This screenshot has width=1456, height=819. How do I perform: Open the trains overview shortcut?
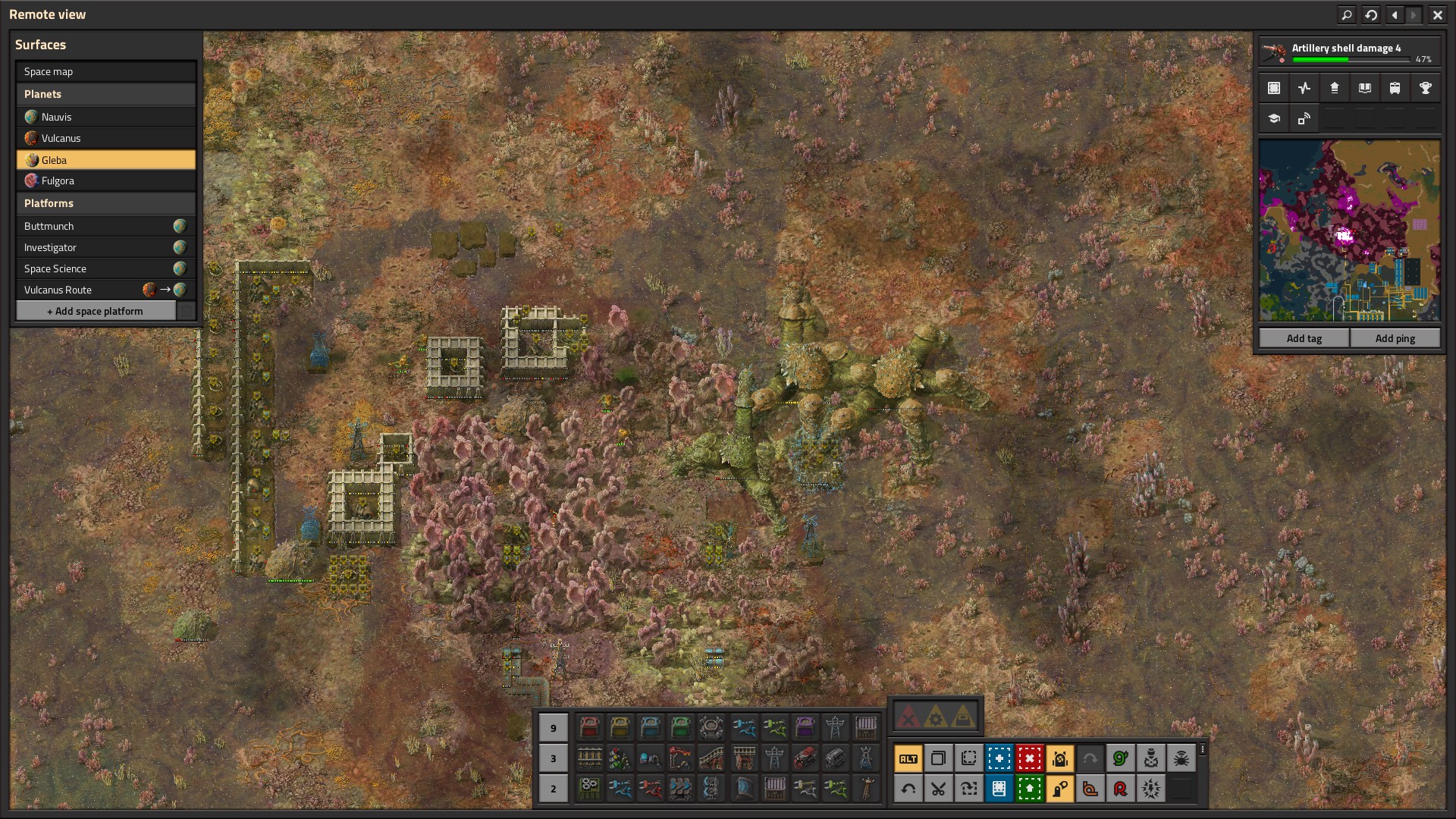1395,88
